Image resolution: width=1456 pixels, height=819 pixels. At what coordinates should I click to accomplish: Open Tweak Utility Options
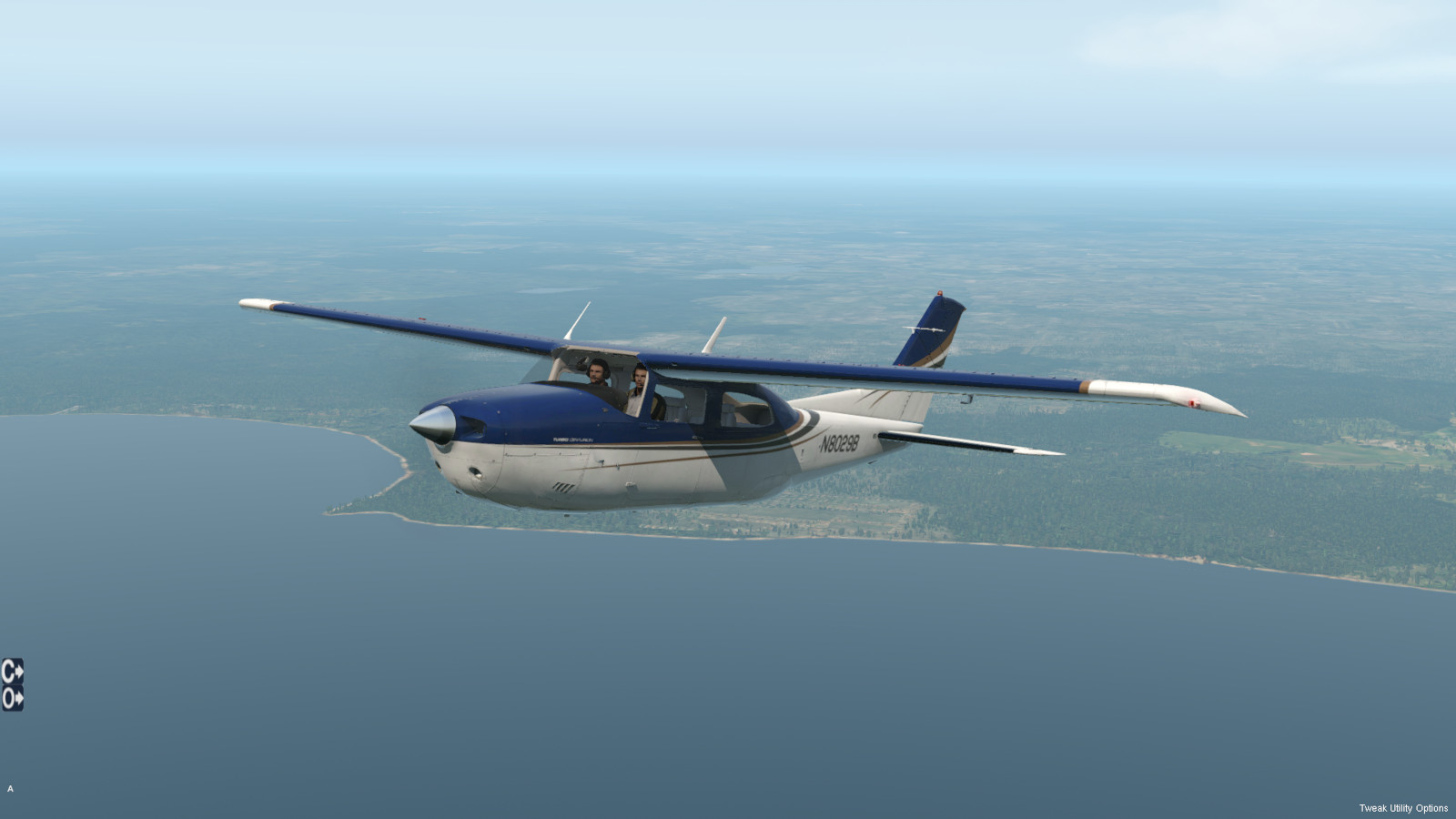tap(1403, 808)
